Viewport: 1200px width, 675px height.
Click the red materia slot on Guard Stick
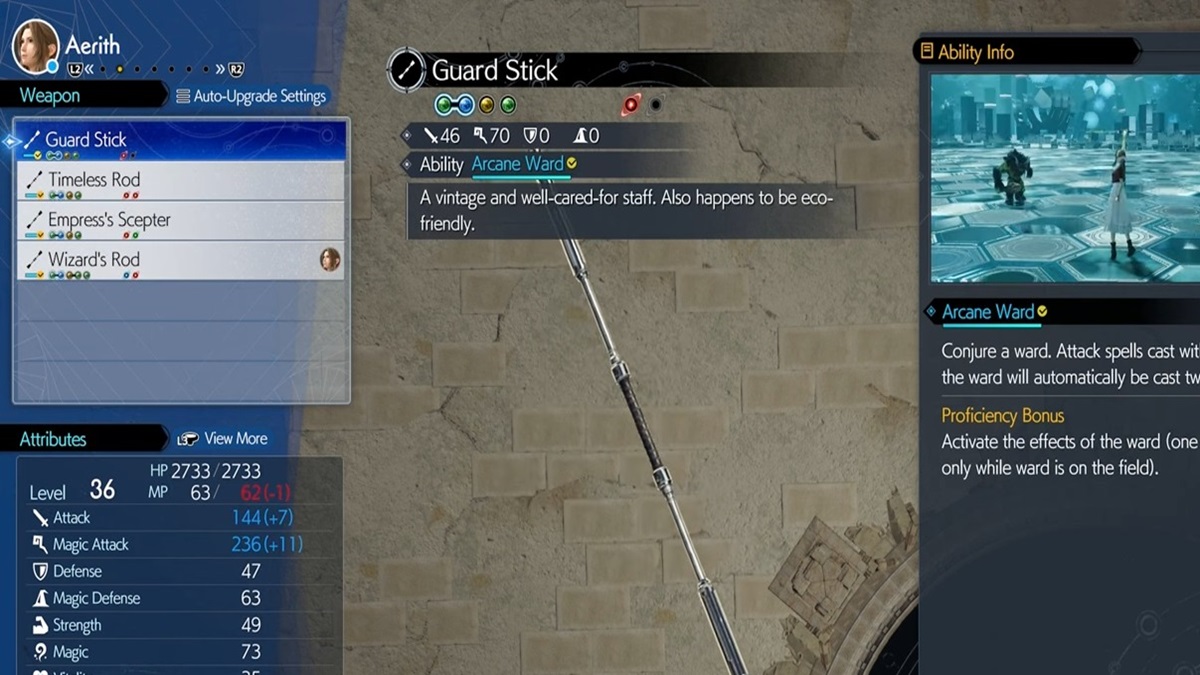[632, 104]
